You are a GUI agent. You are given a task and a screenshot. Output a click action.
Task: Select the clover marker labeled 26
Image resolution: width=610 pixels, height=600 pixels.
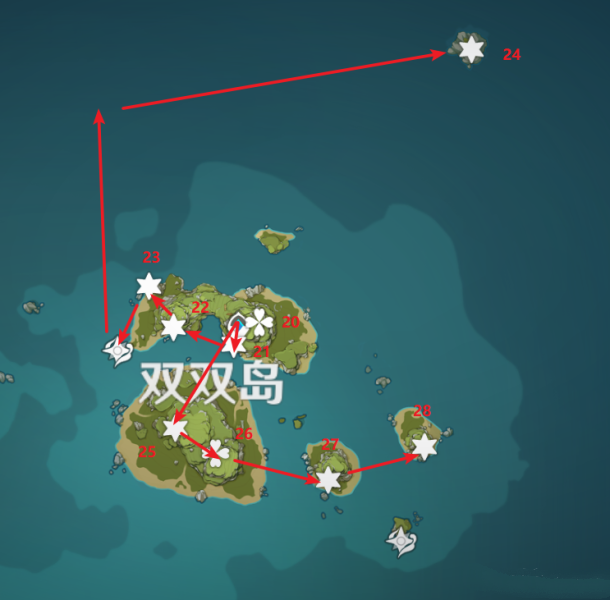pos(216,453)
